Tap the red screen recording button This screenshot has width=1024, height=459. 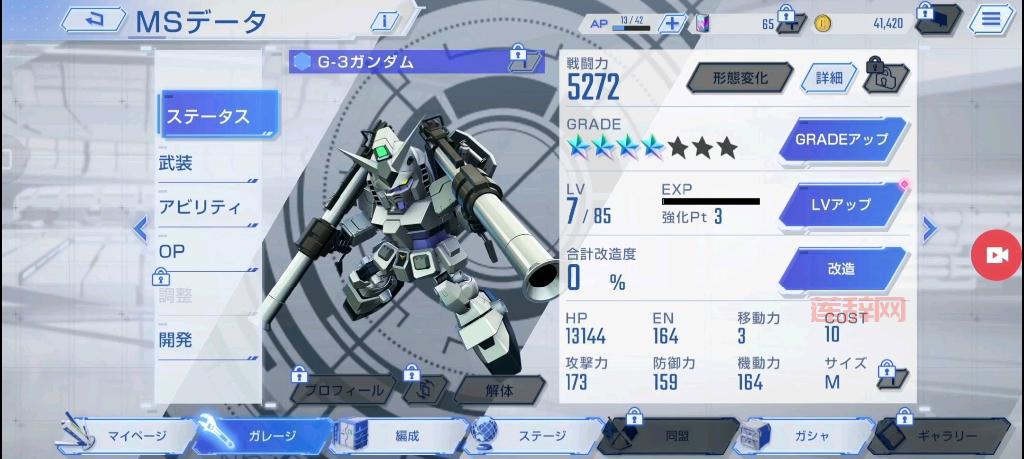(996, 256)
